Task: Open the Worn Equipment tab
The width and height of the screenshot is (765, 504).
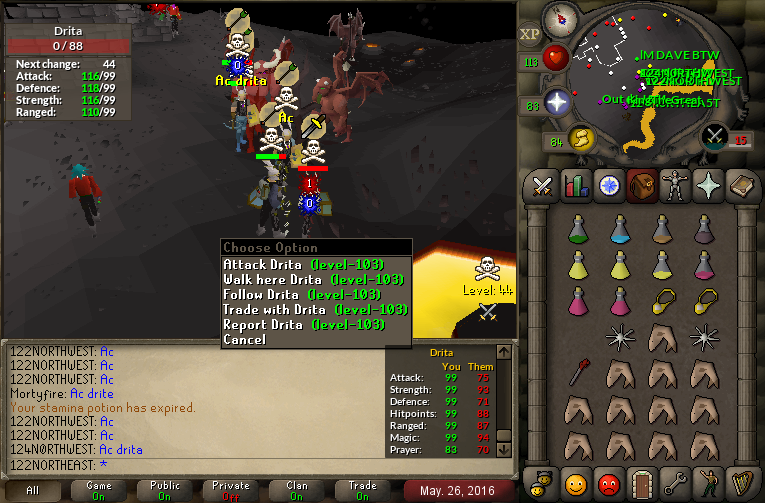Action: (674, 186)
